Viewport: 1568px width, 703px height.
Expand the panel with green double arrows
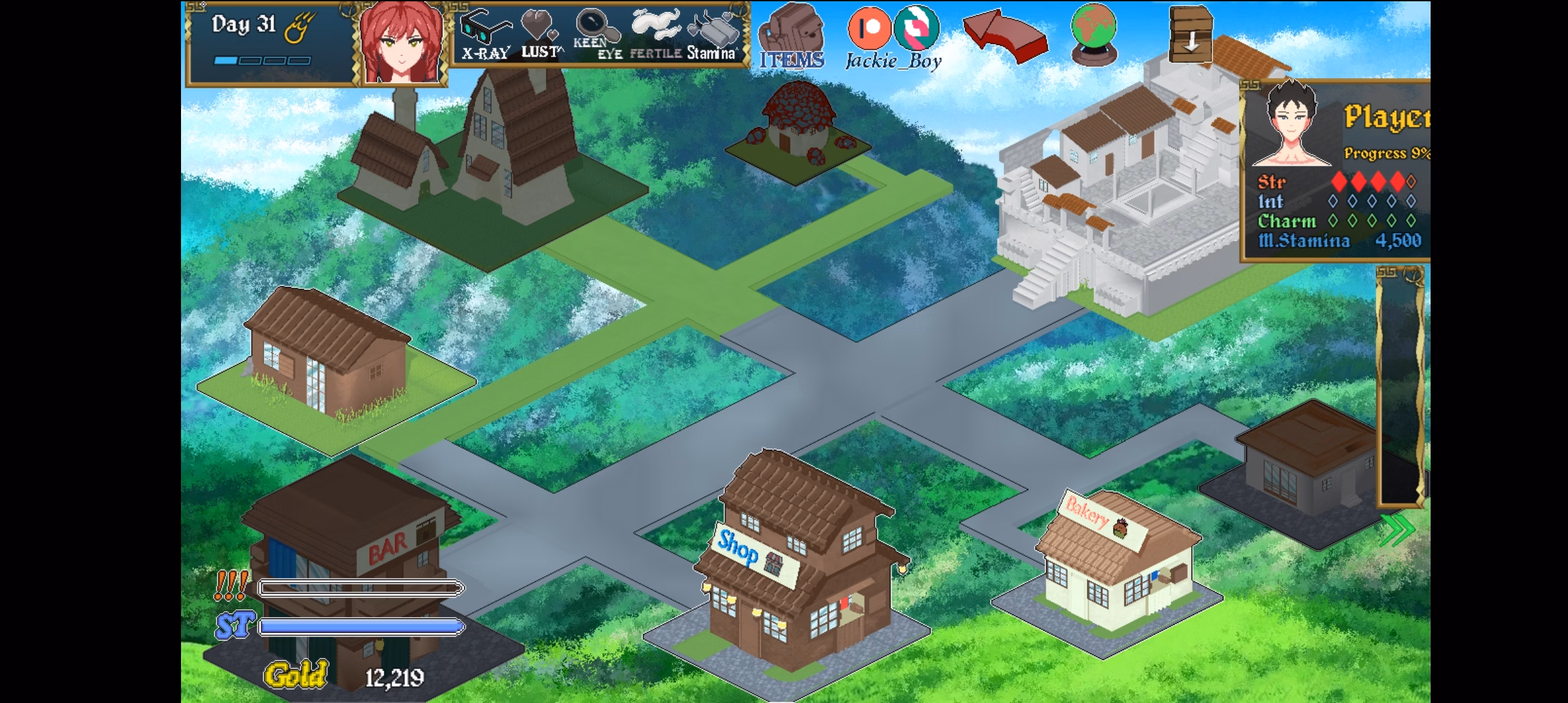coord(1396,531)
